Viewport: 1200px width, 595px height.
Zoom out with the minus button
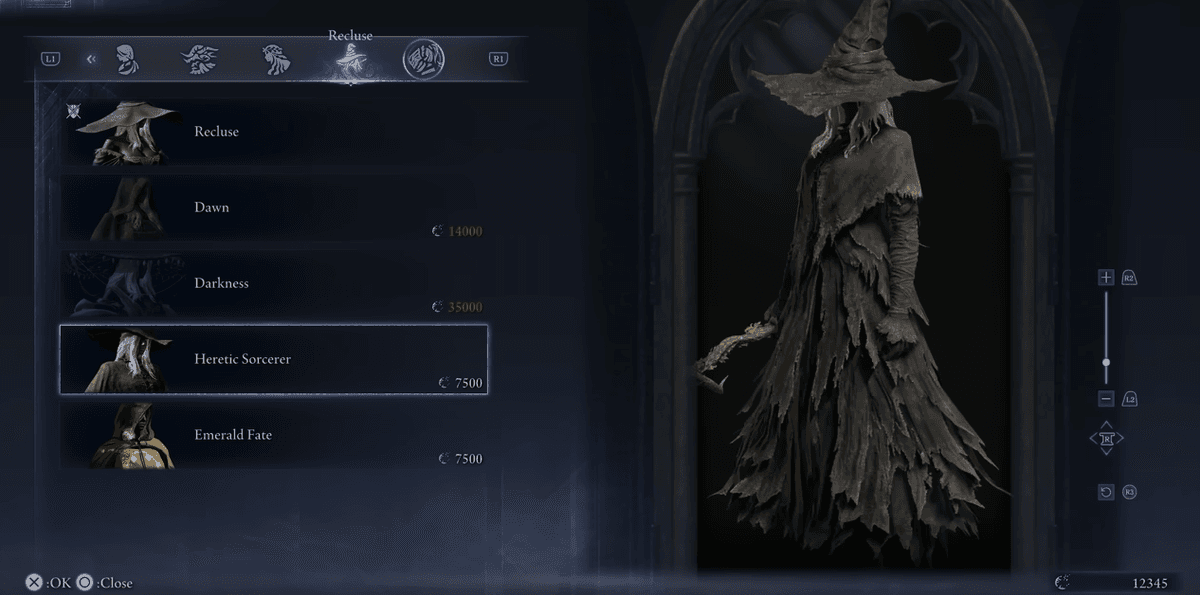click(1106, 399)
